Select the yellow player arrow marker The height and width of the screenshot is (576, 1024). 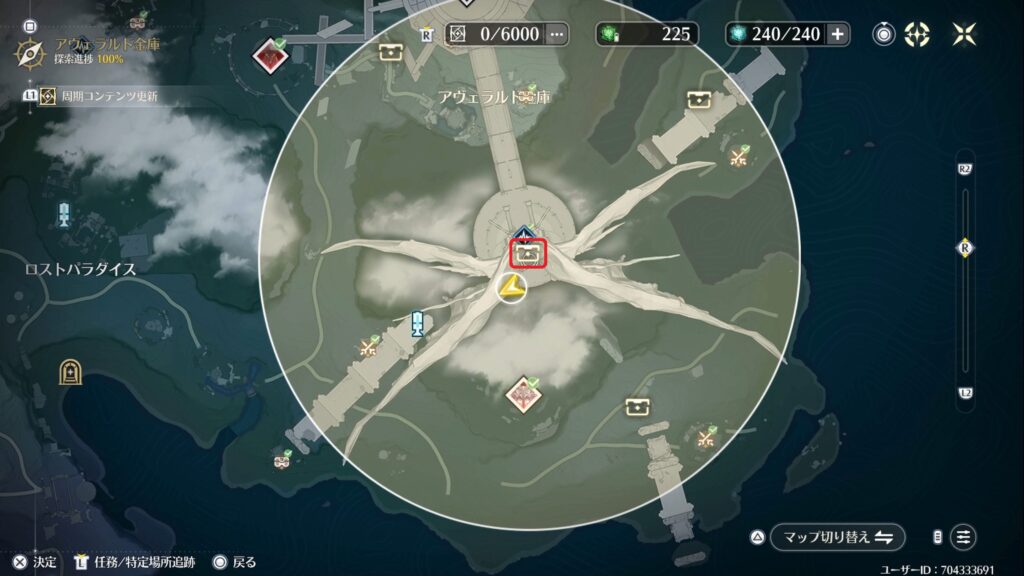pos(511,290)
